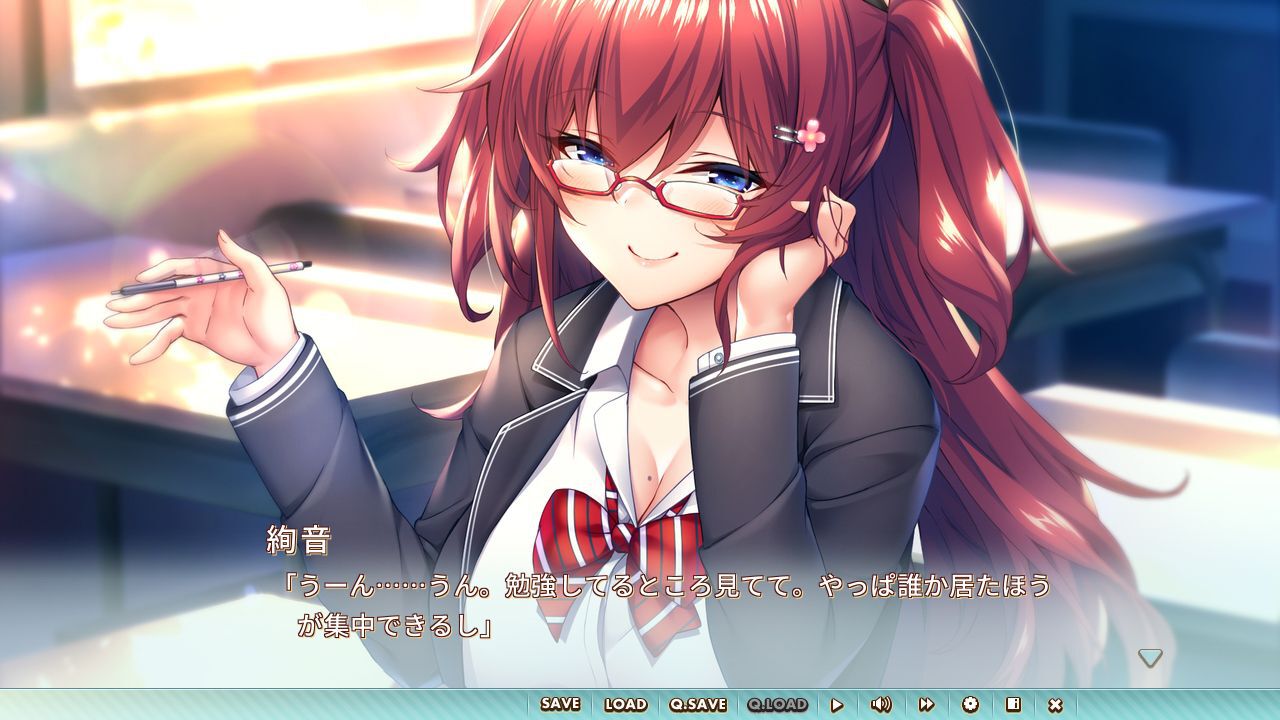Open the SAVE menu
This screenshot has height=720, width=1280.
(560, 703)
